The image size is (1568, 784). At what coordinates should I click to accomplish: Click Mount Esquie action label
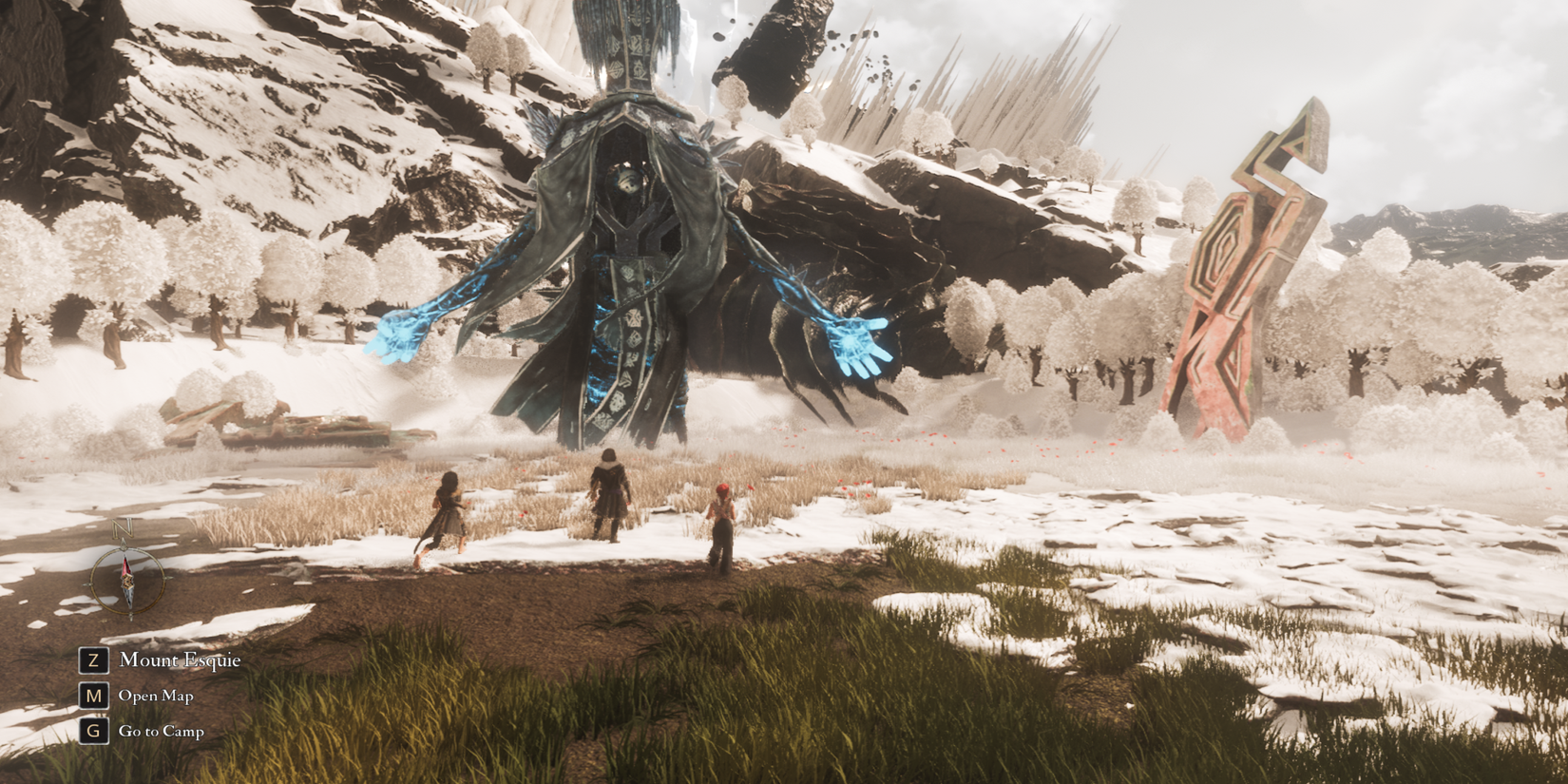click(179, 660)
